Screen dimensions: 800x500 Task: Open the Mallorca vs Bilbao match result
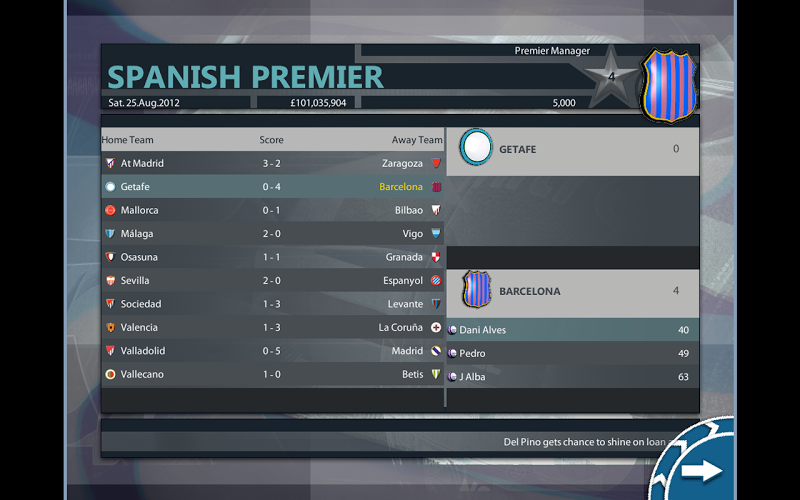point(273,210)
